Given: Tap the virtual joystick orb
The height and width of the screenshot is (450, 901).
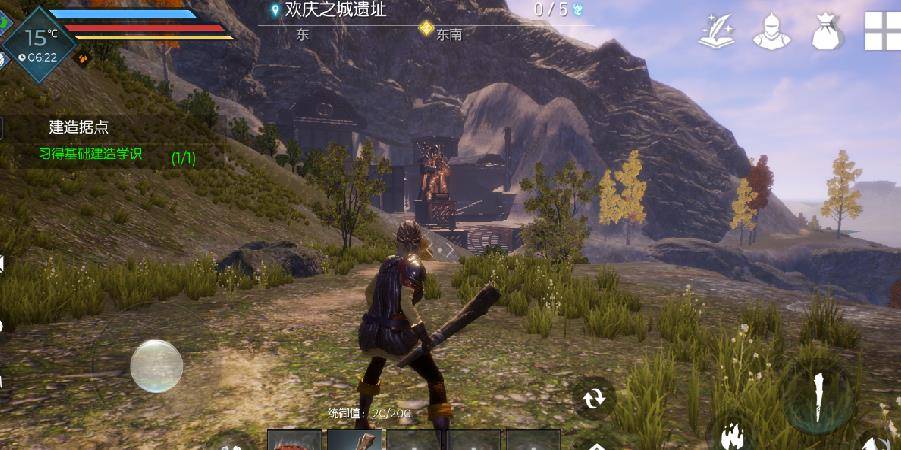Looking at the screenshot, I should pos(157,365).
